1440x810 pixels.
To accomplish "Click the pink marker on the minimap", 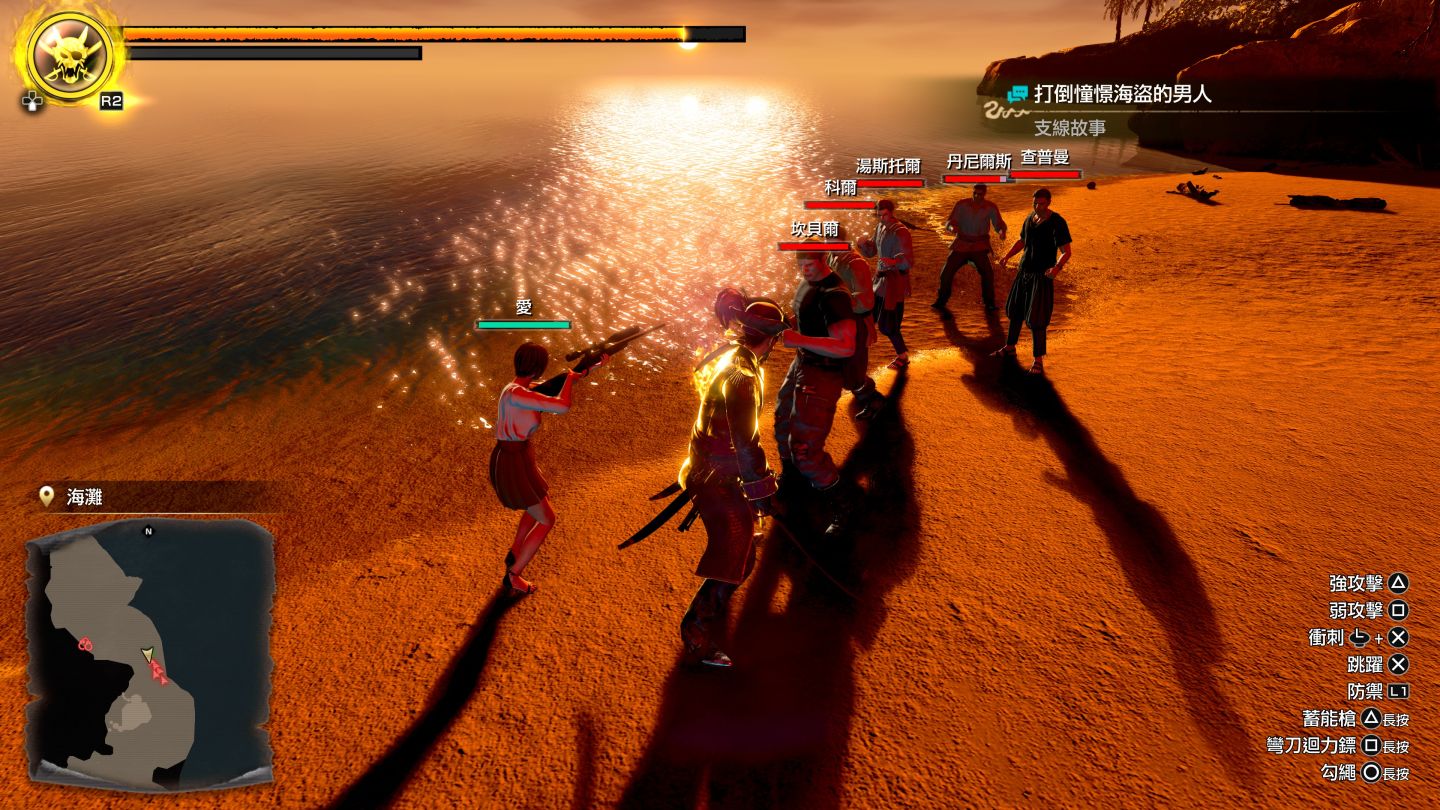I will pyautogui.click(x=85, y=645).
